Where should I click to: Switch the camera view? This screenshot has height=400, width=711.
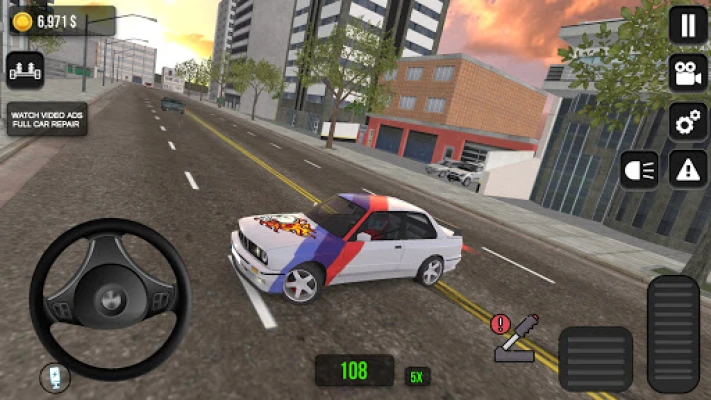coord(688,73)
